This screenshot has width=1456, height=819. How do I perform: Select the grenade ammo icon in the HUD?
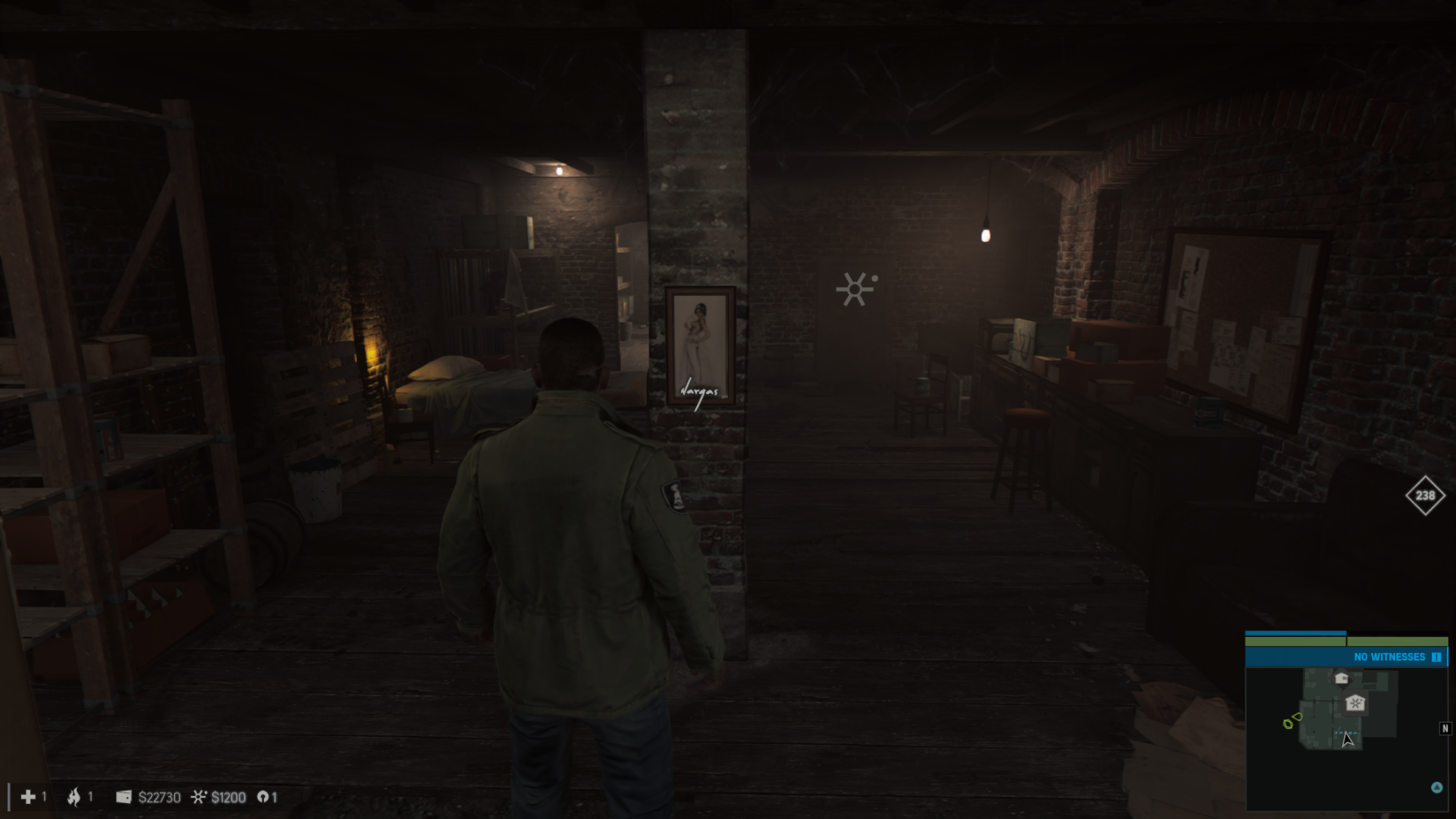tap(263, 797)
